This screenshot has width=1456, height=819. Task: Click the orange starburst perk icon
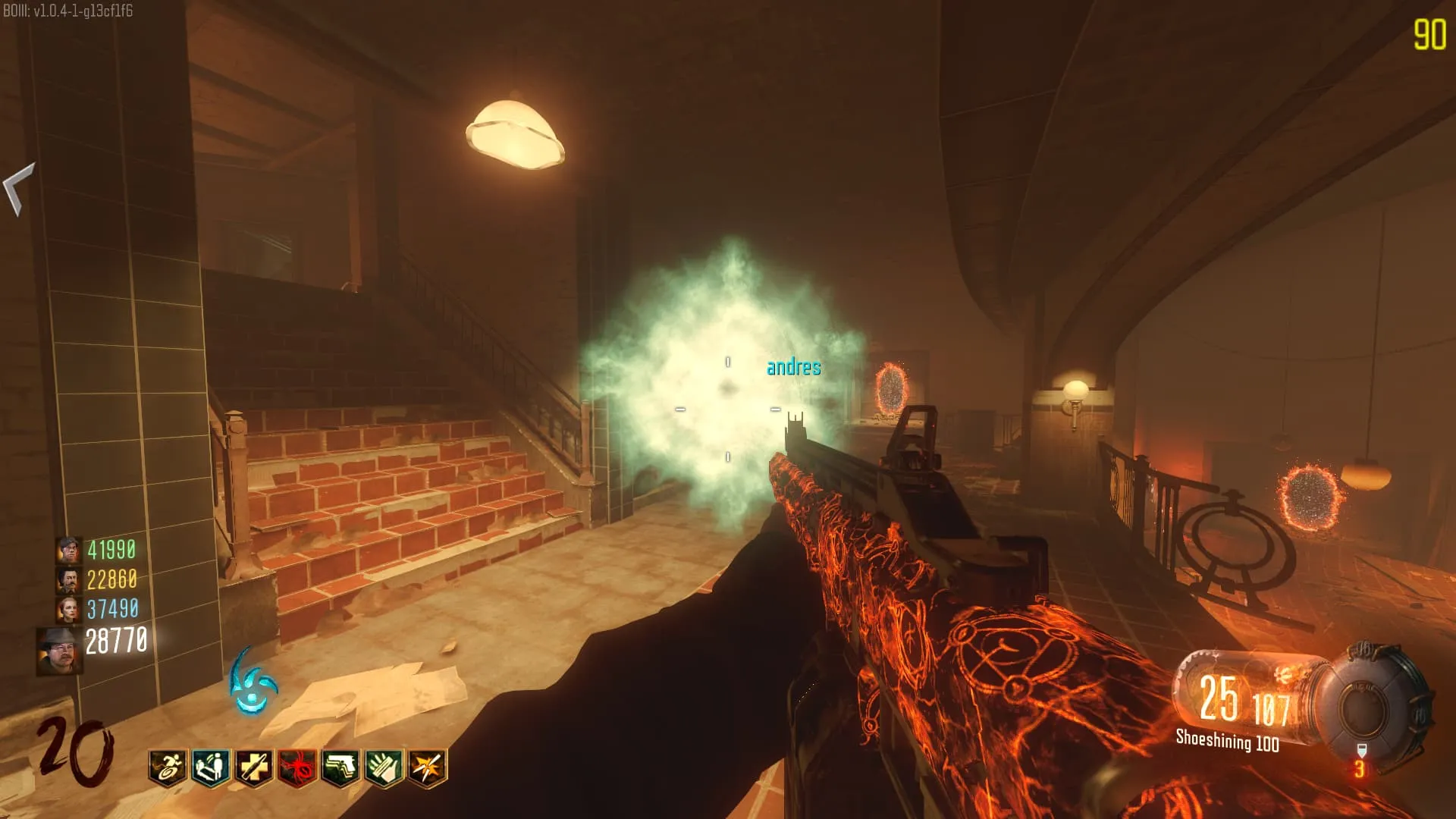pyautogui.click(x=428, y=767)
